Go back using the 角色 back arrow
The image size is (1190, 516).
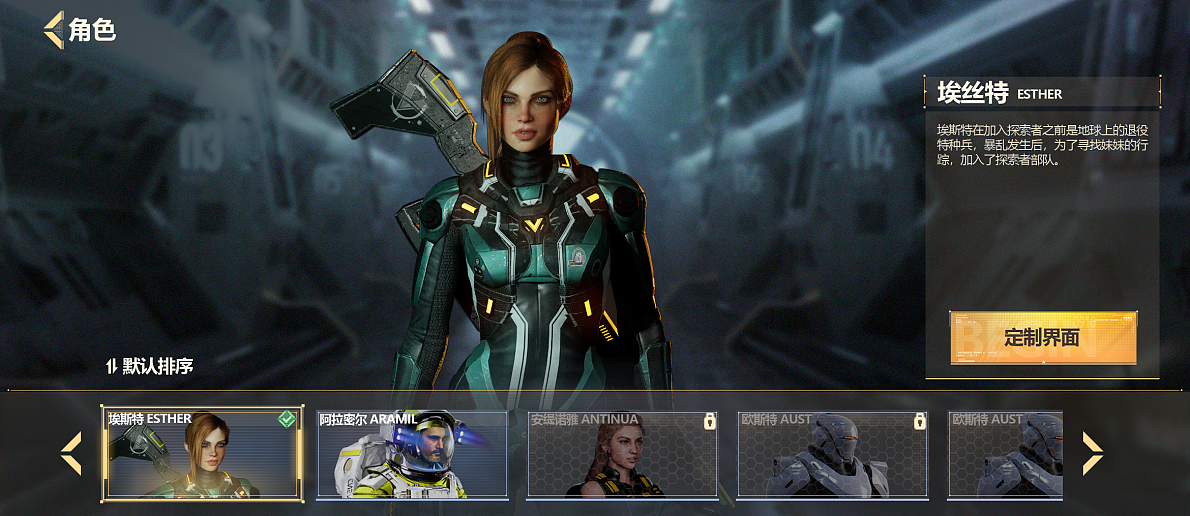[53, 29]
